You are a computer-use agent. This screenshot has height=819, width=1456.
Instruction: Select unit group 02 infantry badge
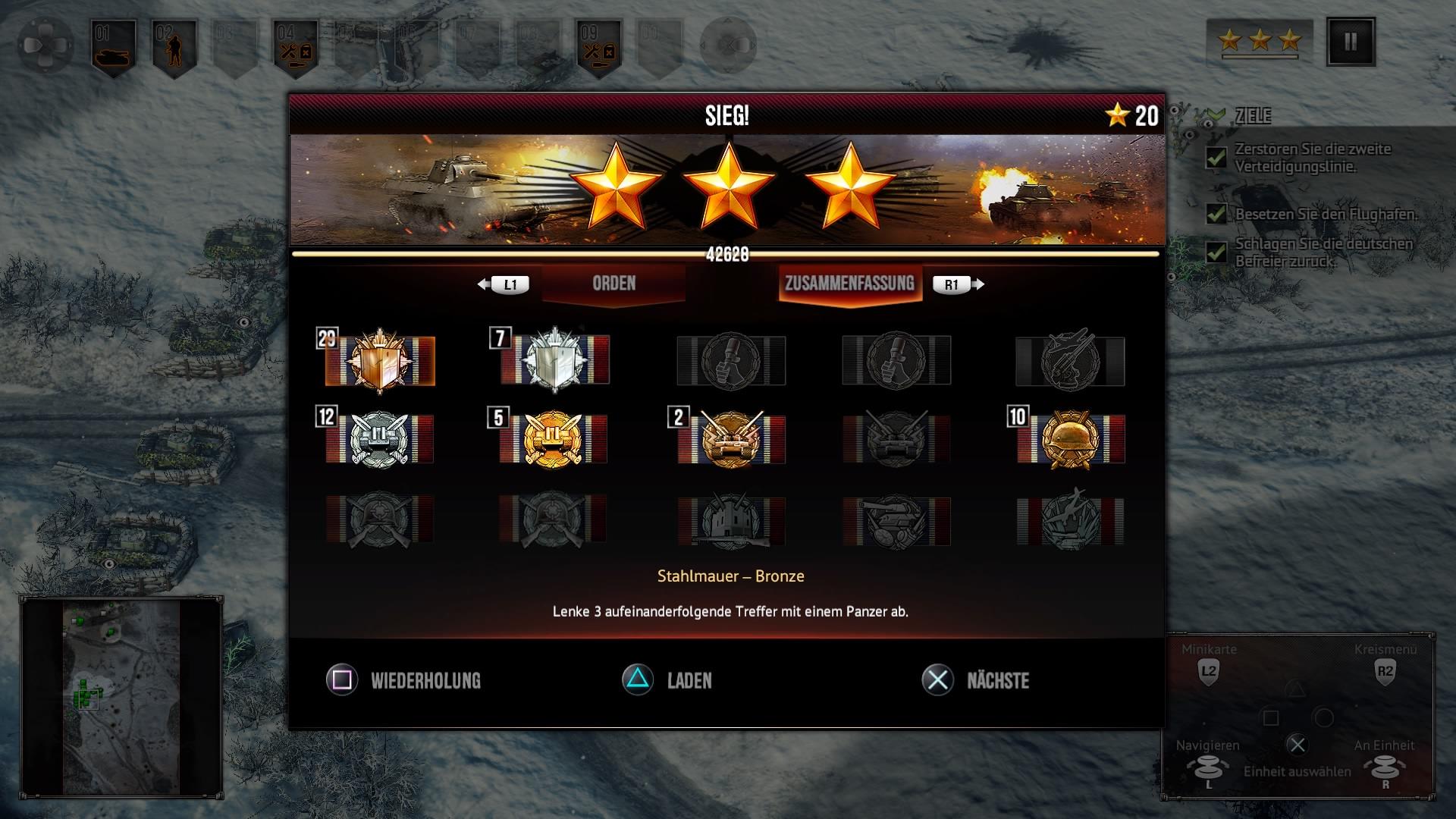[x=174, y=47]
